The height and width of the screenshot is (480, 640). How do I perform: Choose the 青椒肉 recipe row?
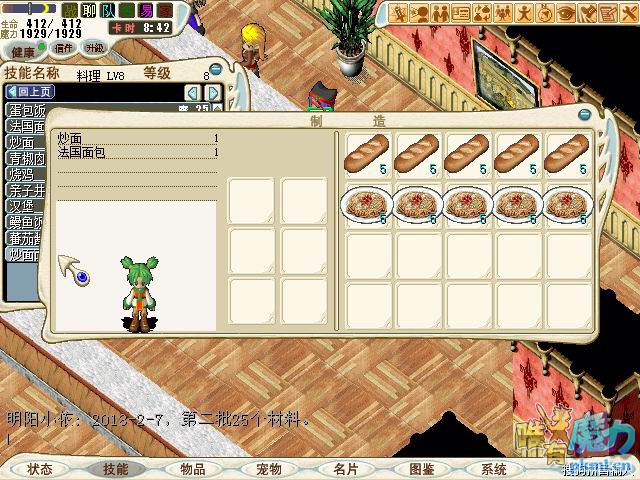tap(24, 158)
